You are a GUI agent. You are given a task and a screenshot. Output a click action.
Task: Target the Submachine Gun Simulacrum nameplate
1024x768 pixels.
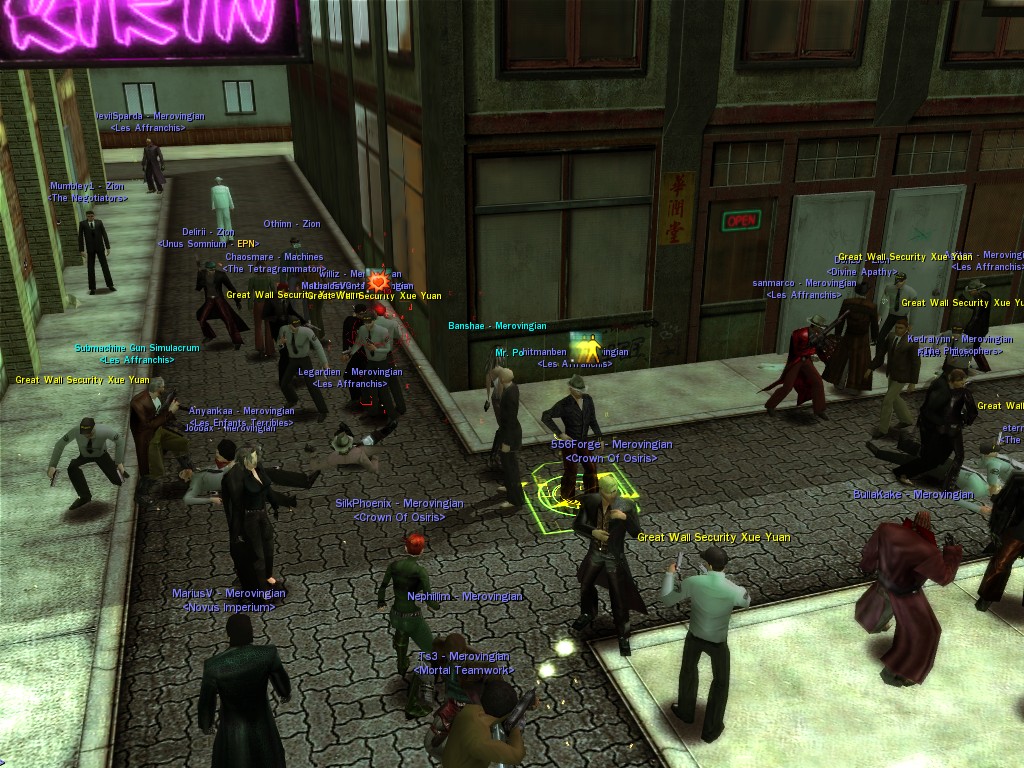tap(137, 349)
